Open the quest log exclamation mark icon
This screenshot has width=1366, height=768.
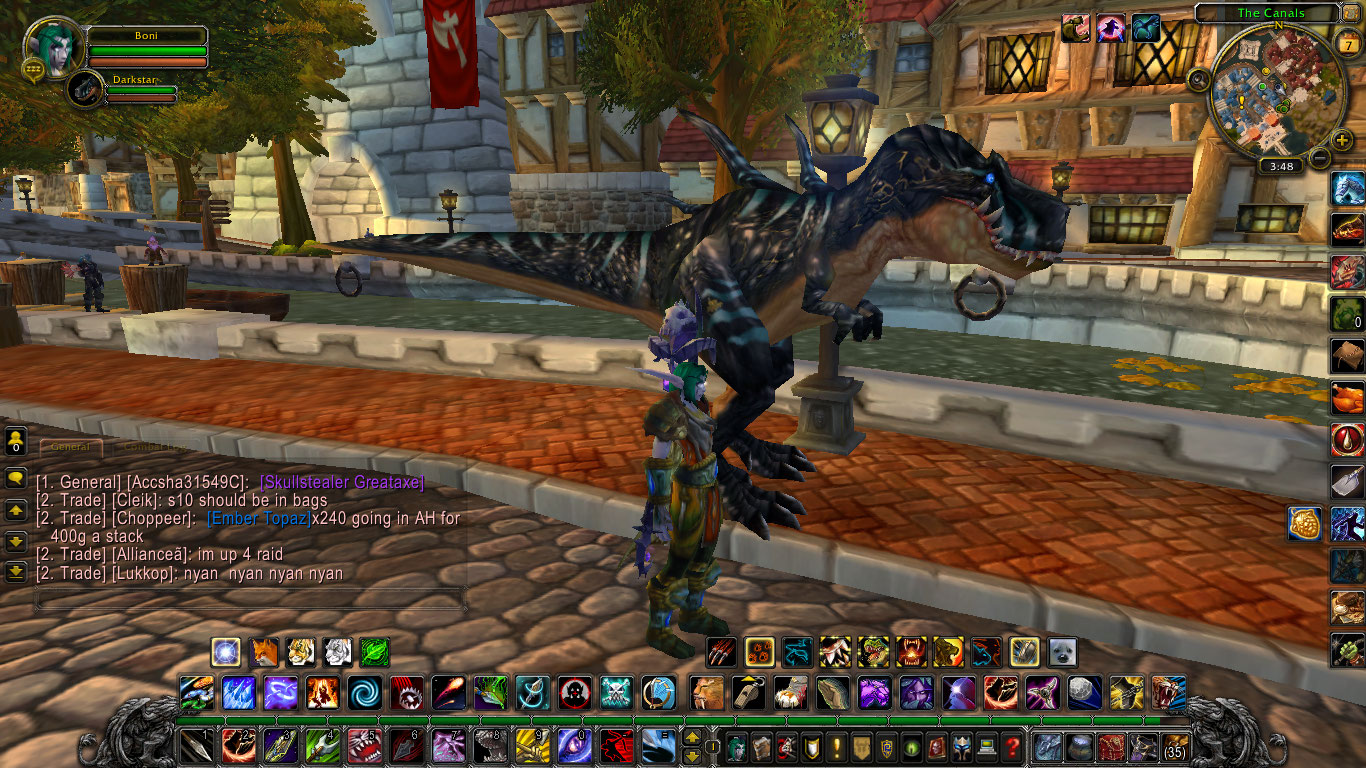[x=836, y=748]
